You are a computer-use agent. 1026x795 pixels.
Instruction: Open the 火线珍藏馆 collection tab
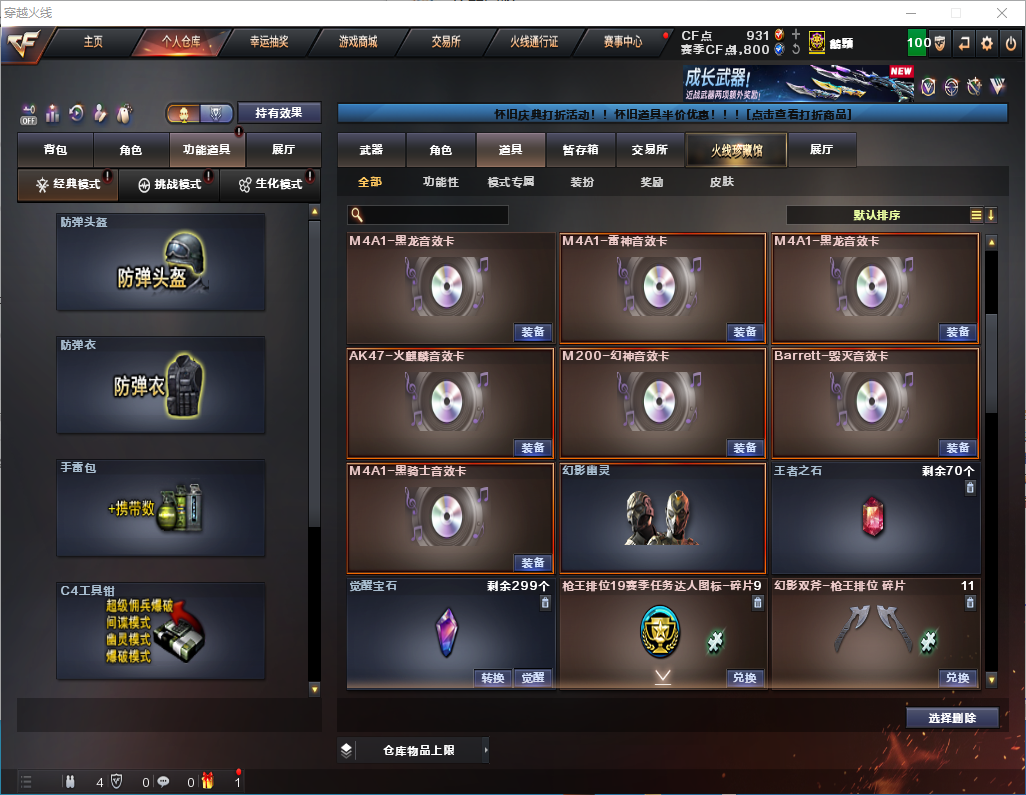point(736,150)
